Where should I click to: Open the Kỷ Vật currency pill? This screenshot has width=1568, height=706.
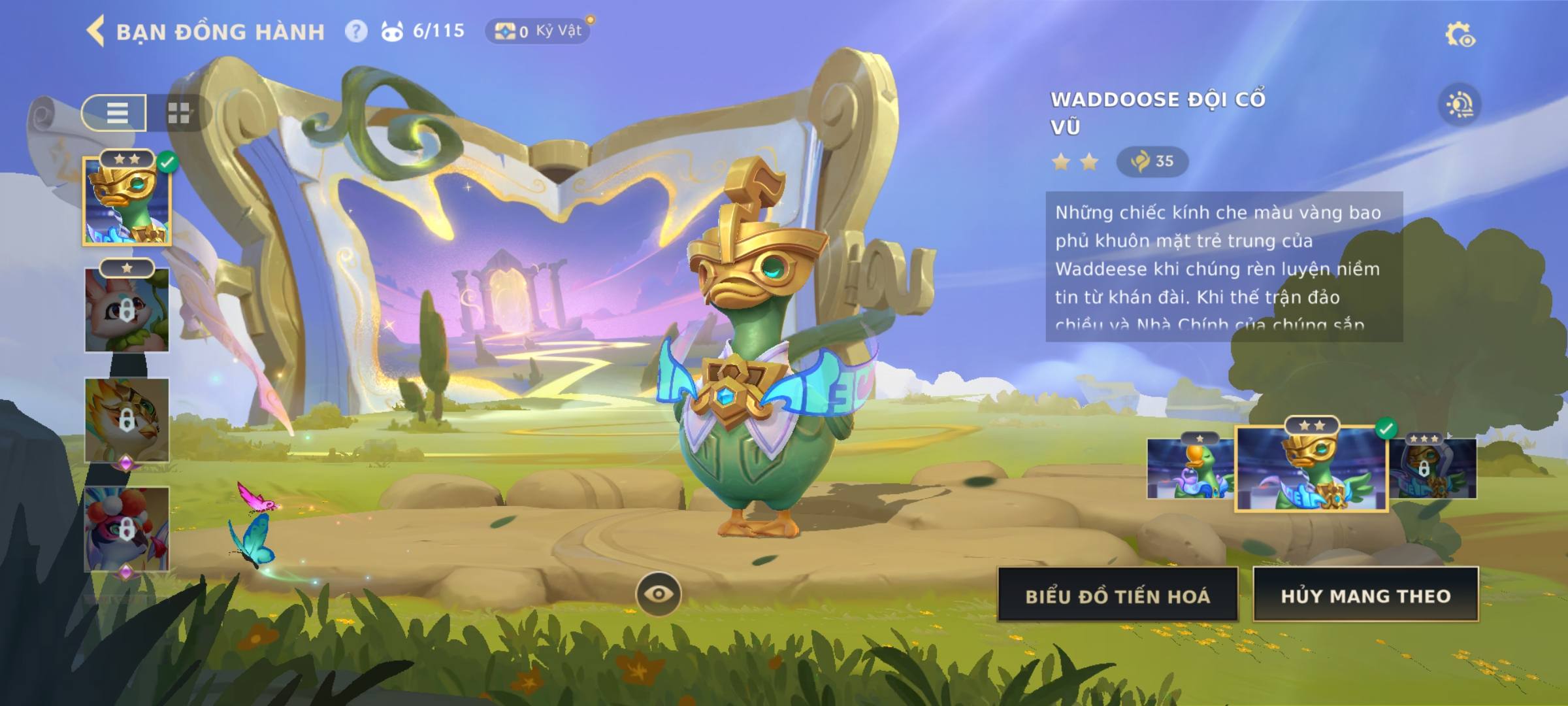click(x=538, y=31)
